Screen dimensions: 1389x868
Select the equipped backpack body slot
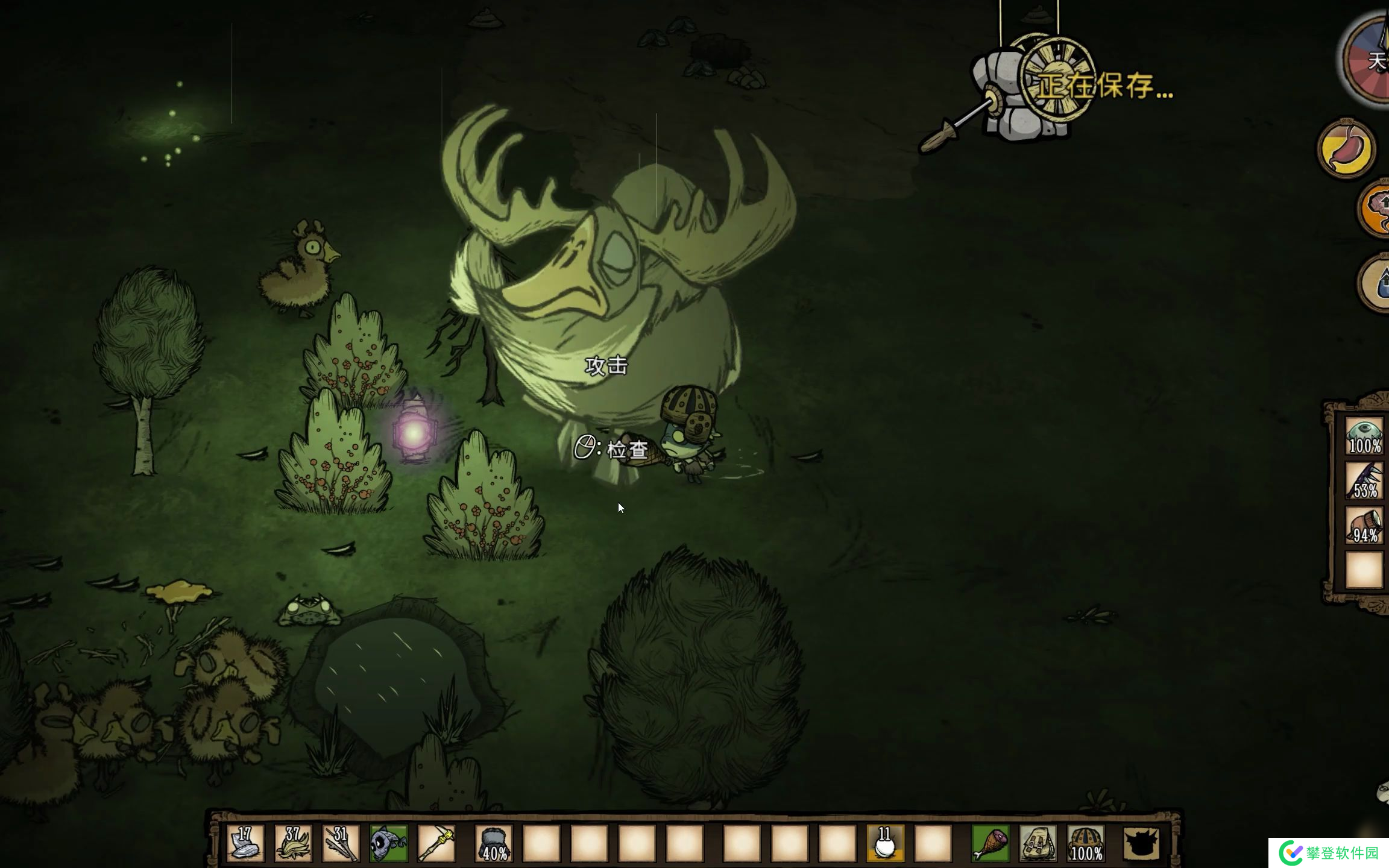[1037, 843]
